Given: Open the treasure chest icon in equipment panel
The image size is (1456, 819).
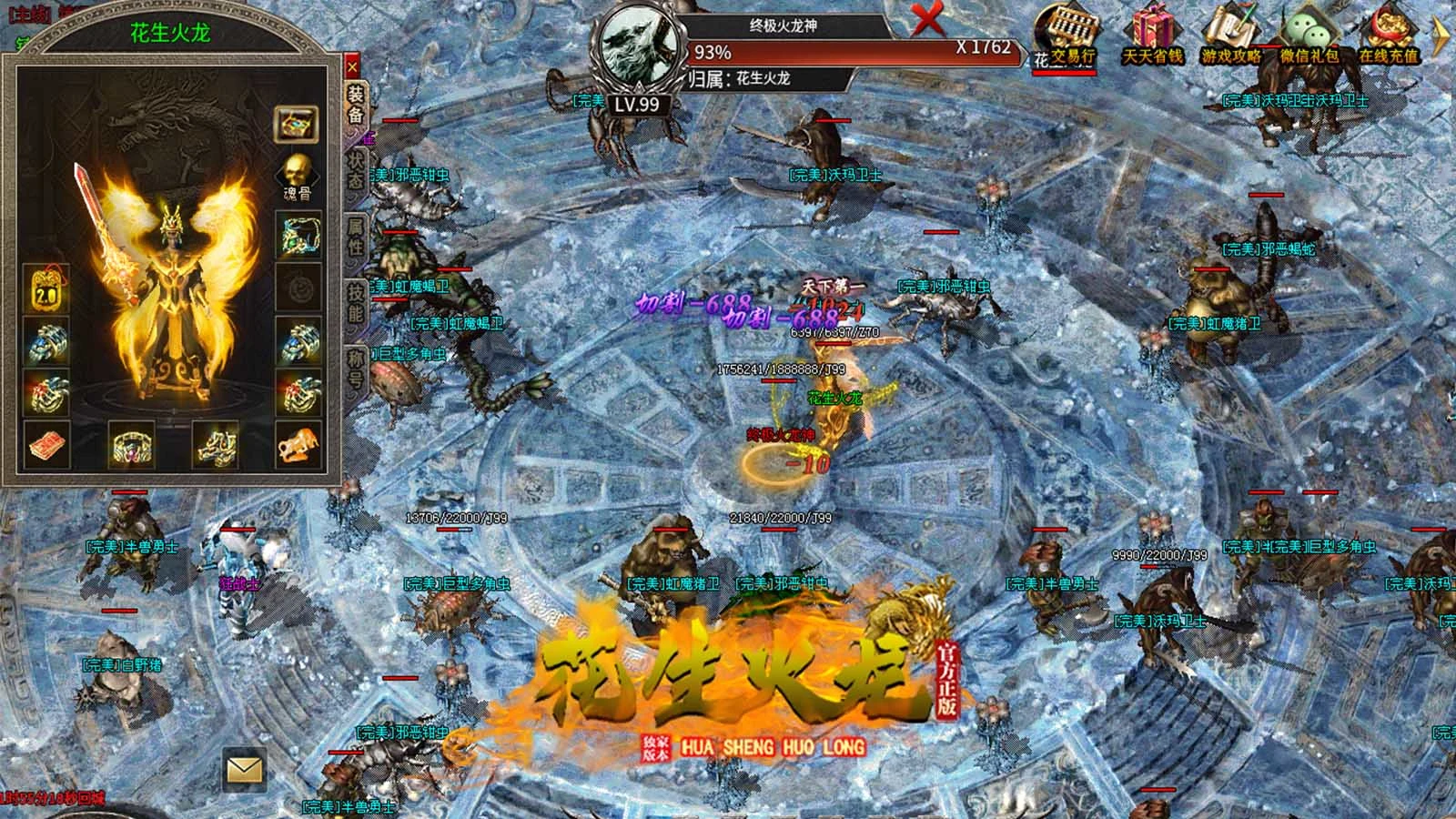Looking at the screenshot, I should coord(297,123).
